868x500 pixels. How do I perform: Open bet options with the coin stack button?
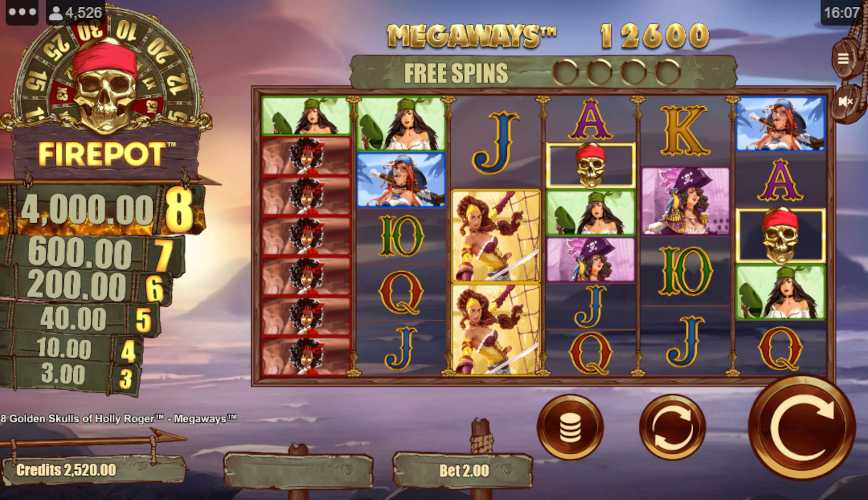(569, 428)
